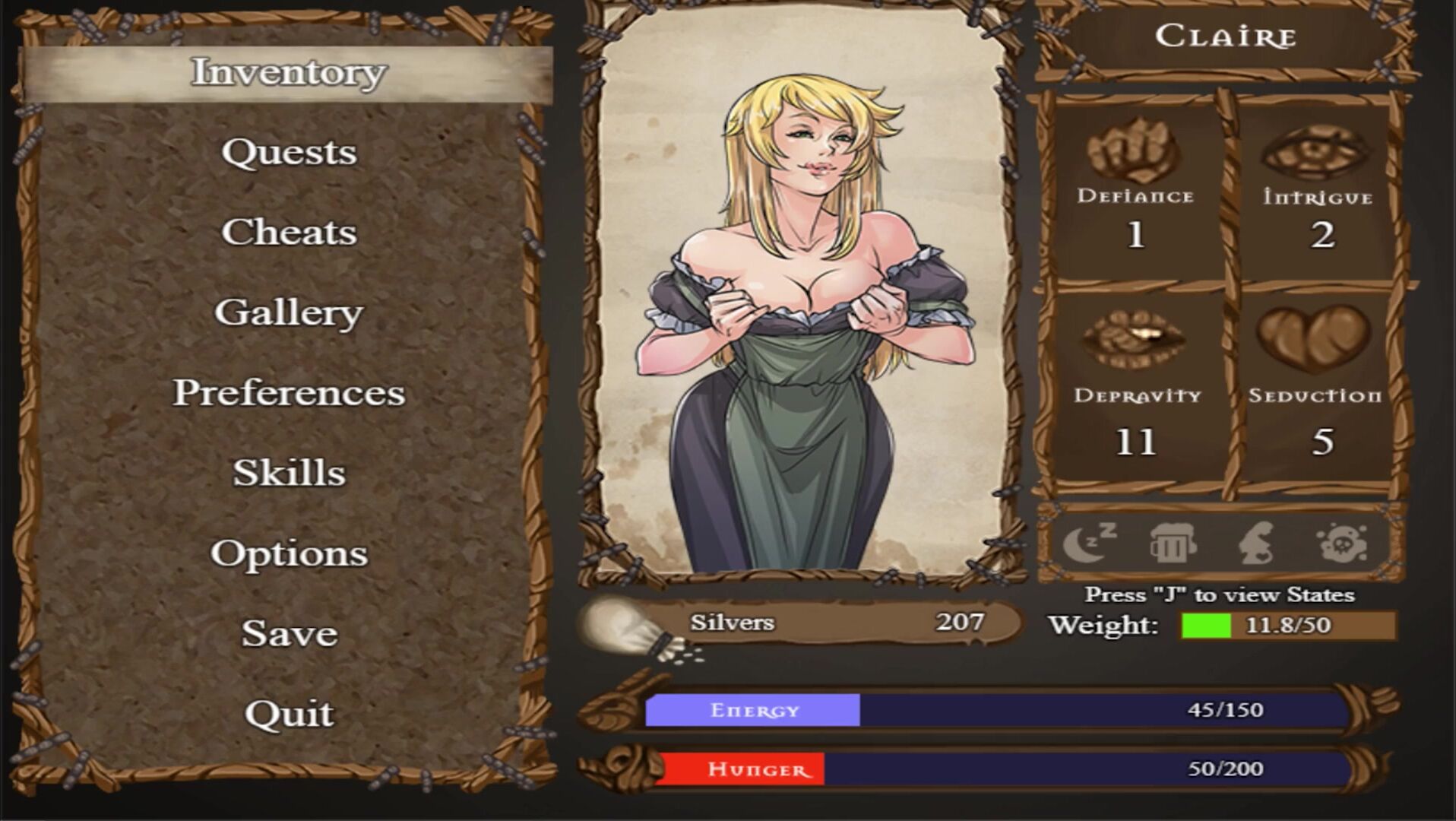Image resolution: width=1456 pixels, height=821 pixels.
Task: Choose the Preferences option
Action: pyautogui.click(x=289, y=392)
